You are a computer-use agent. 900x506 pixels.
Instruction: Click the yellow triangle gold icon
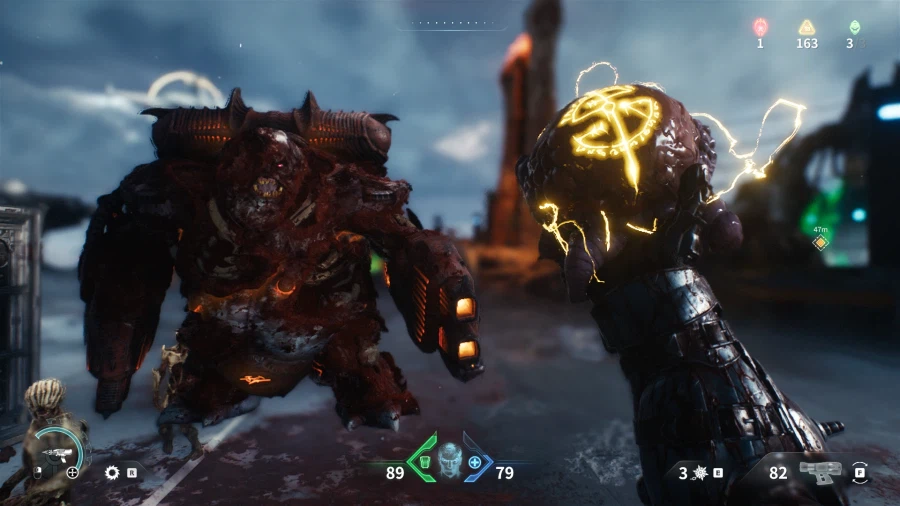[806, 27]
